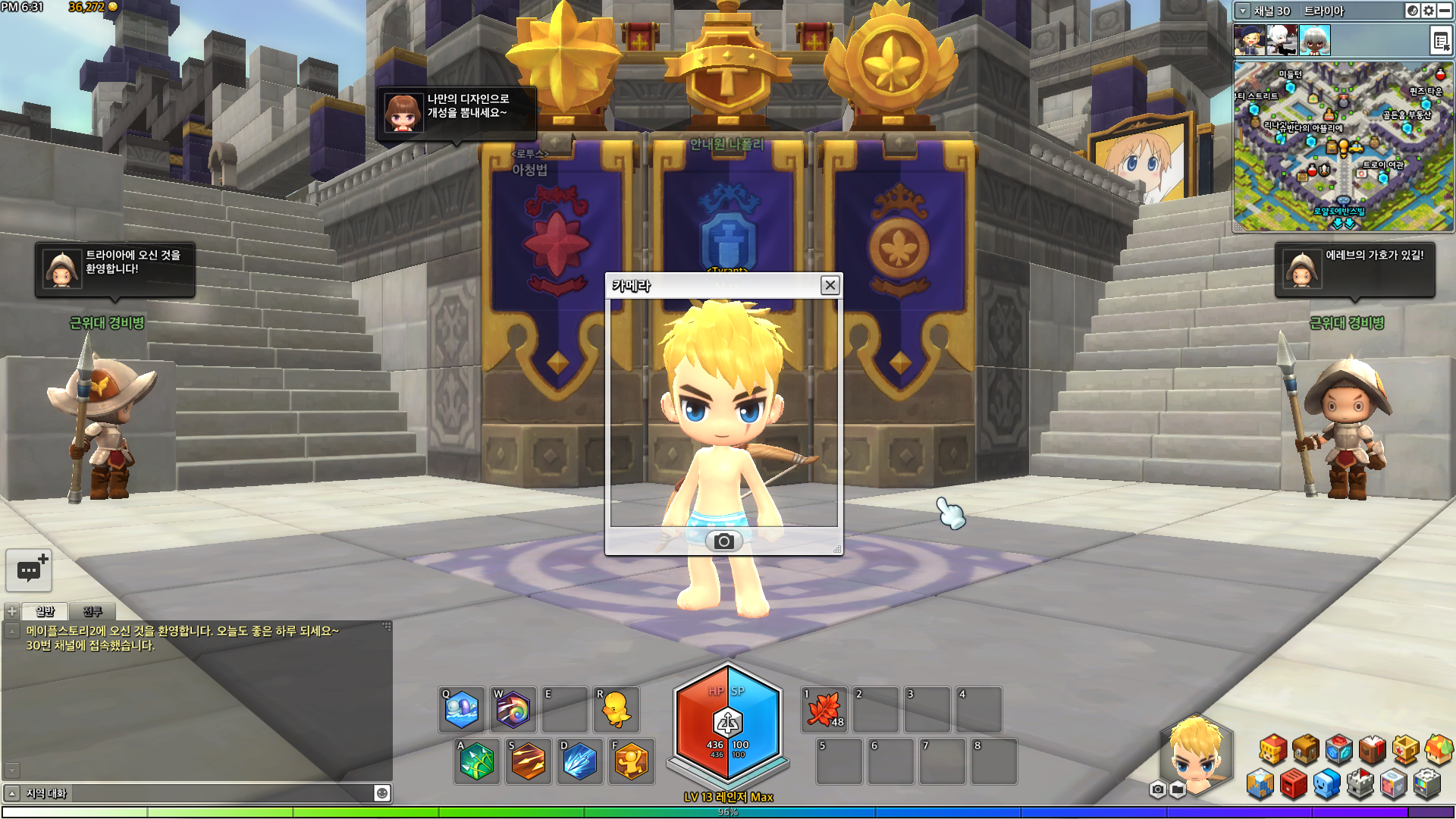This screenshot has width=1456, height=819.
Task: Open the red mailbox menu
Action: pyautogui.click(x=1294, y=784)
